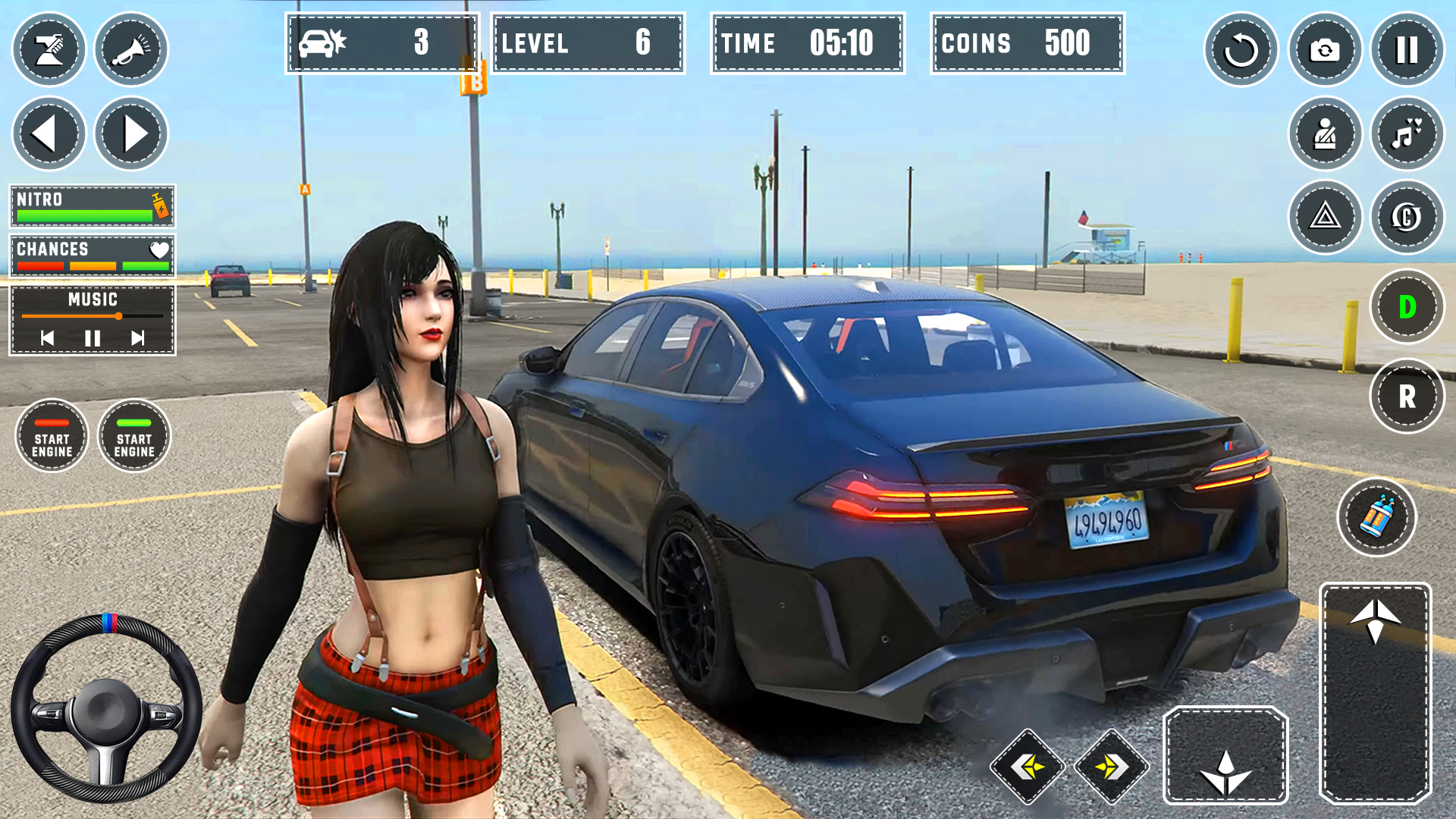
Task: Skip to the next music track
Action: point(136,339)
